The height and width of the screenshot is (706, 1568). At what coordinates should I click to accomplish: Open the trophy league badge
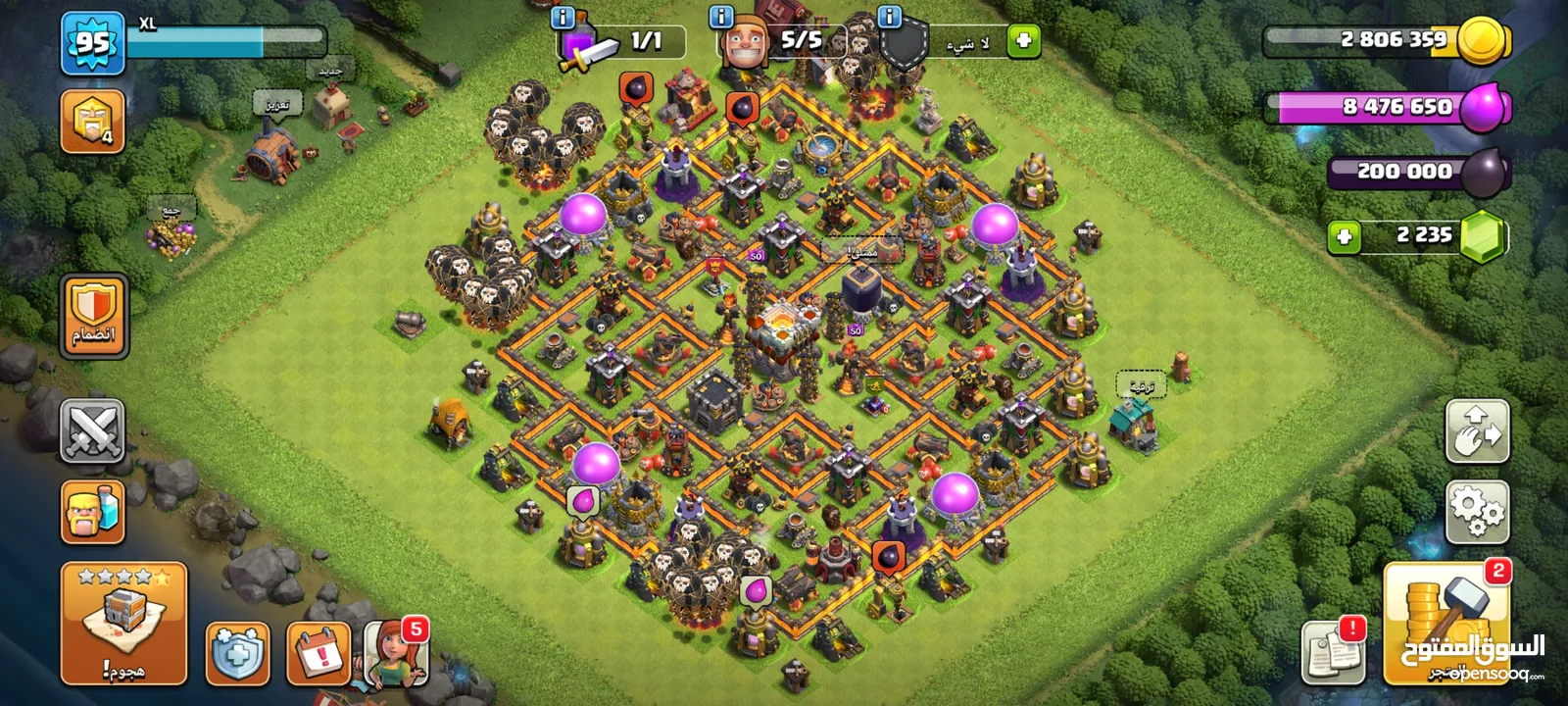point(93,122)
